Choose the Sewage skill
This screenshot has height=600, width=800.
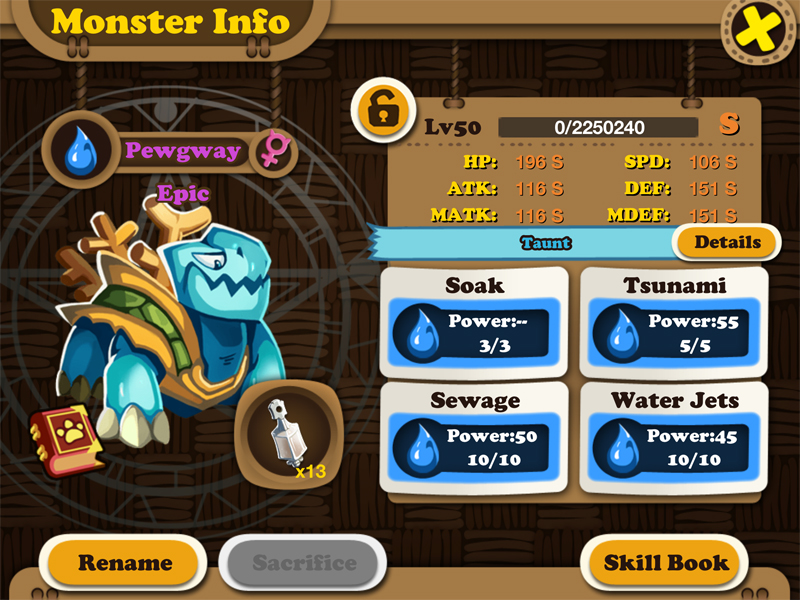point(474,438)
